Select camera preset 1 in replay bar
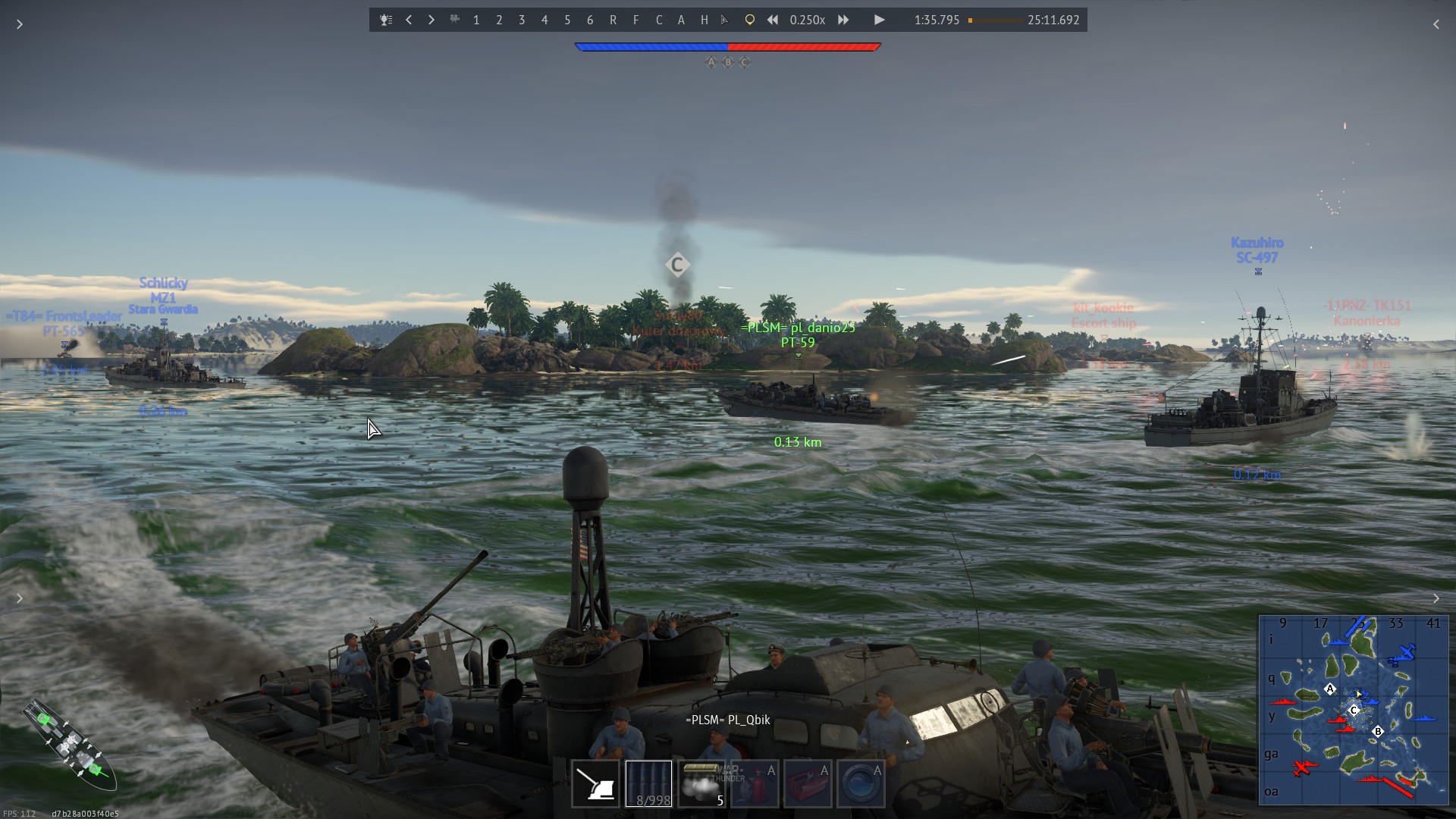 [476, 20]
